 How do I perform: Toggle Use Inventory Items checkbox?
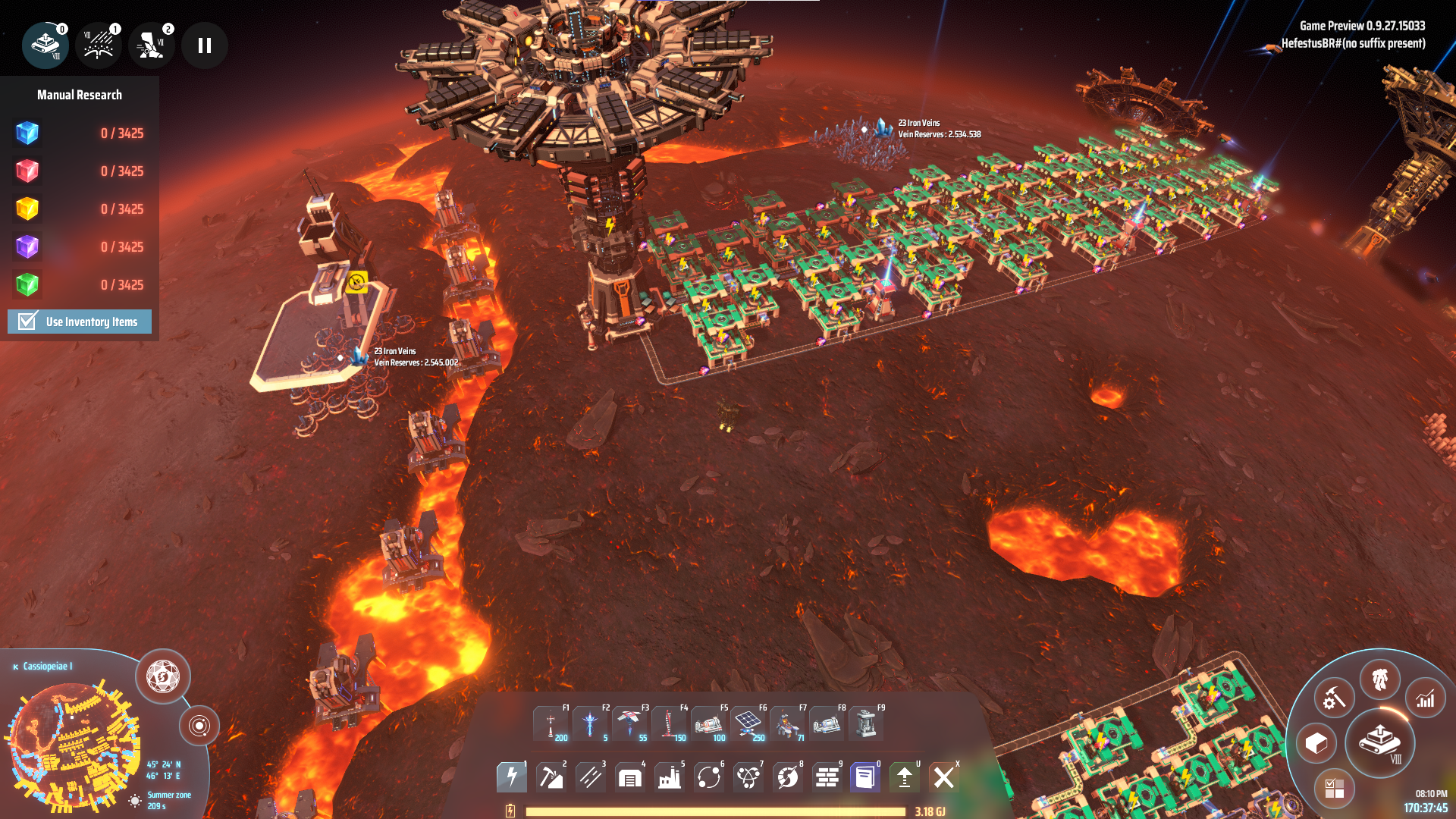click(x=28, y=322)
